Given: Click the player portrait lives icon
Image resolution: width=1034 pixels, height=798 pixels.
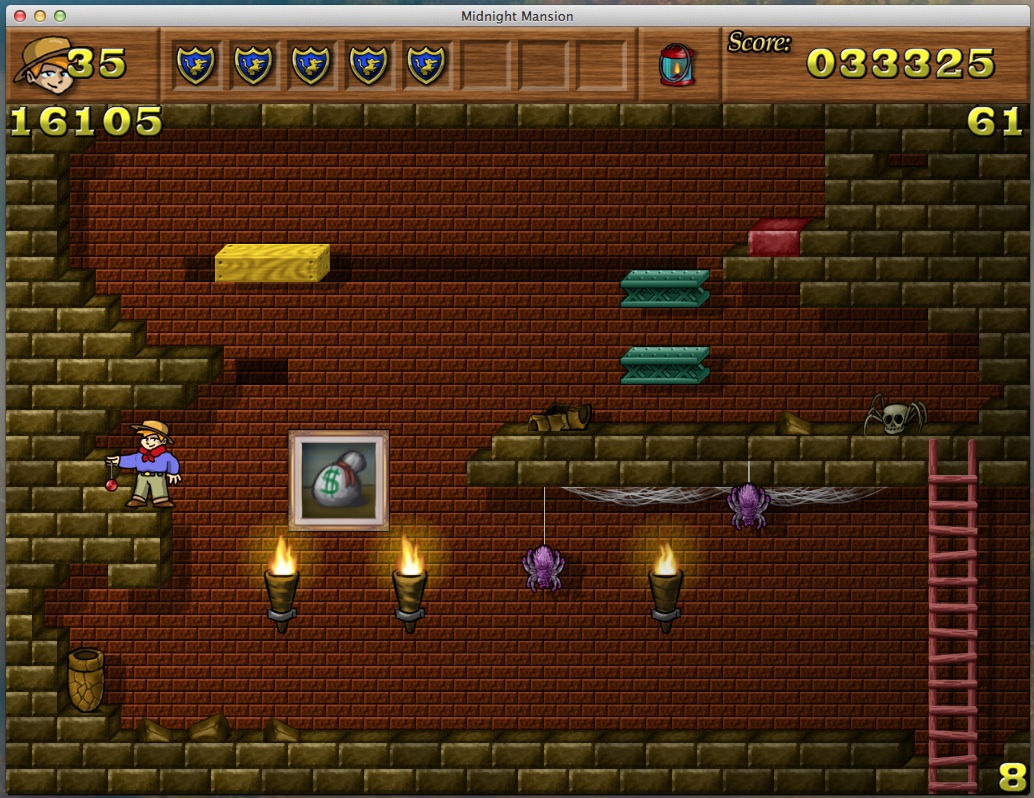Looking at the screenshot, I should tap(41, 63).
